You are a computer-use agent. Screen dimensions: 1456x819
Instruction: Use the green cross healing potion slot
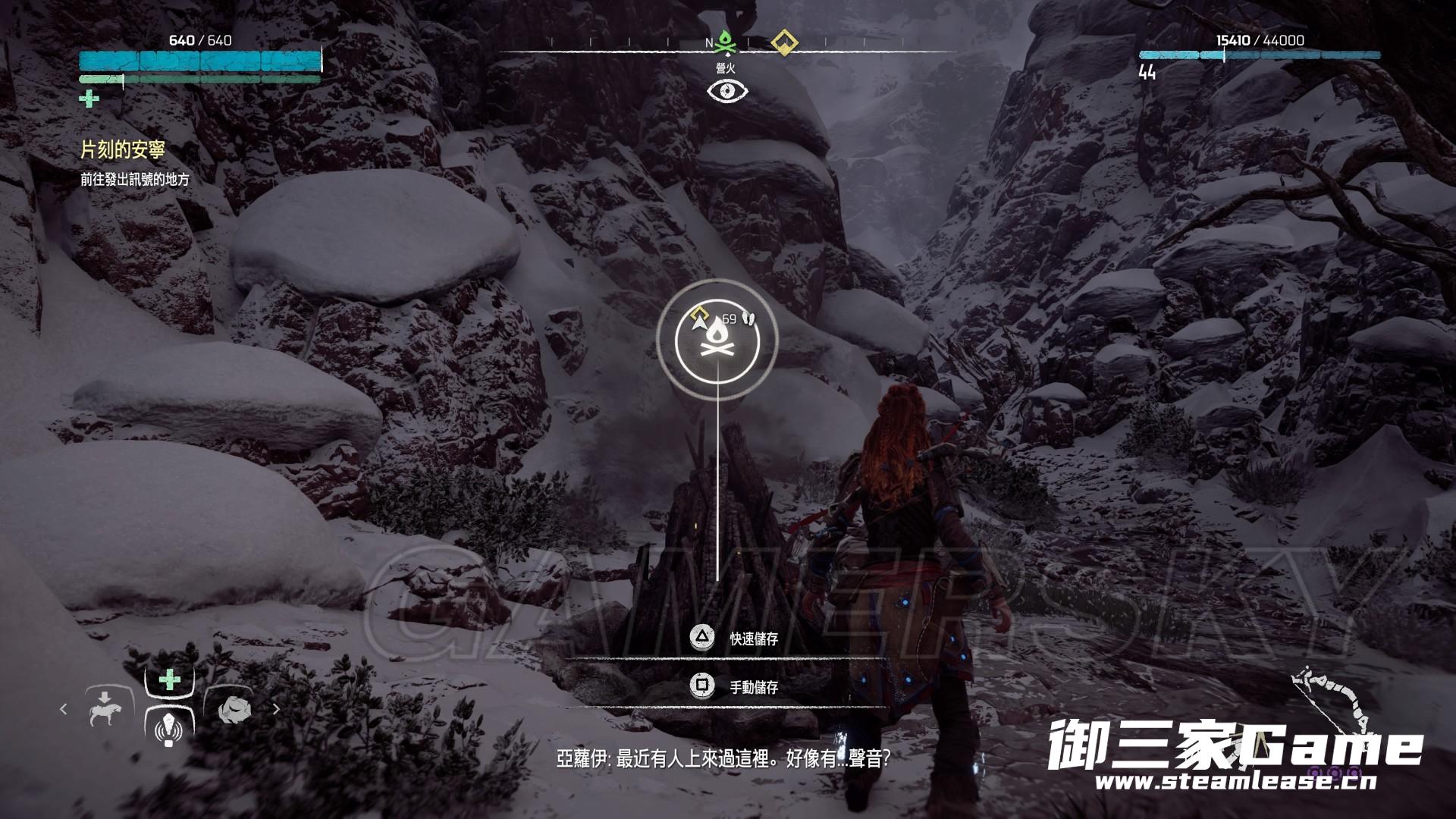click(169, 679)
